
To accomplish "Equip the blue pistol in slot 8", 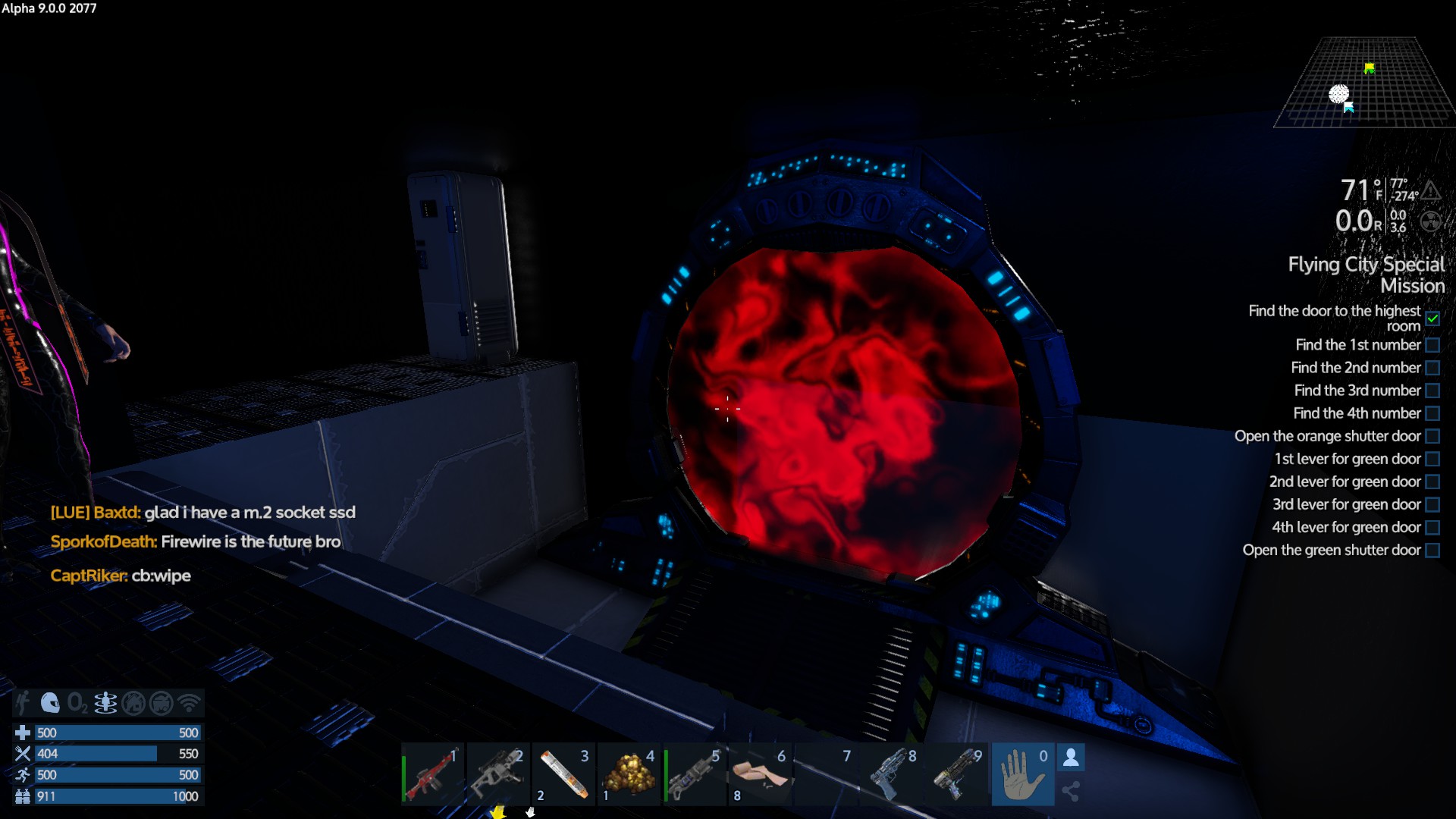I will 892,775.
